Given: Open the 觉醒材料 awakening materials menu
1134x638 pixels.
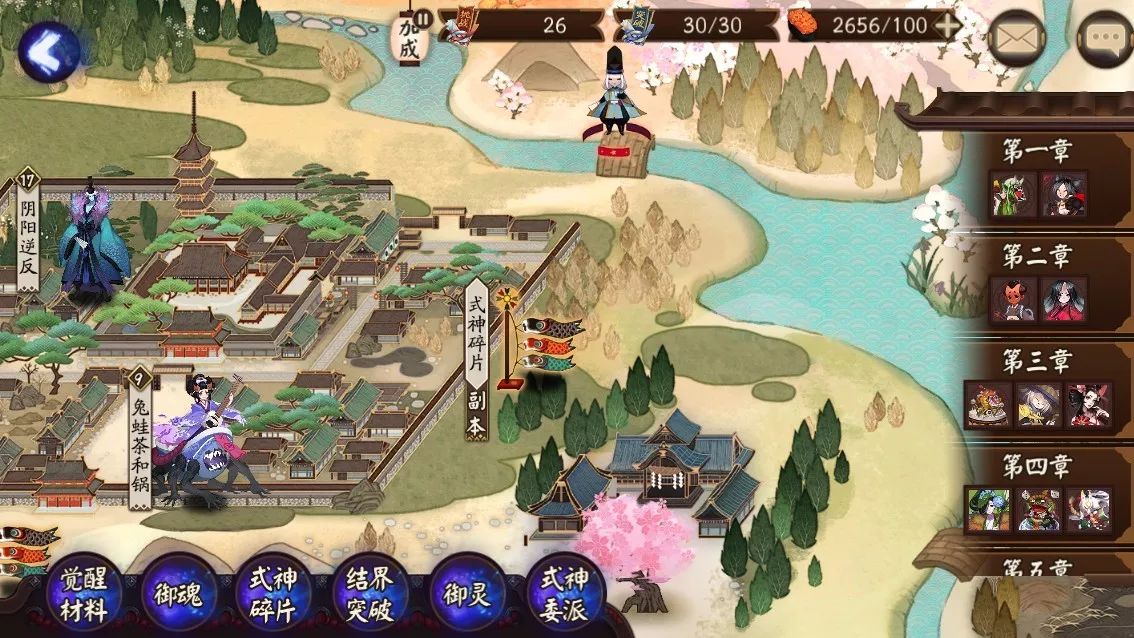Looking at the screenshot, I should [84, 594].
